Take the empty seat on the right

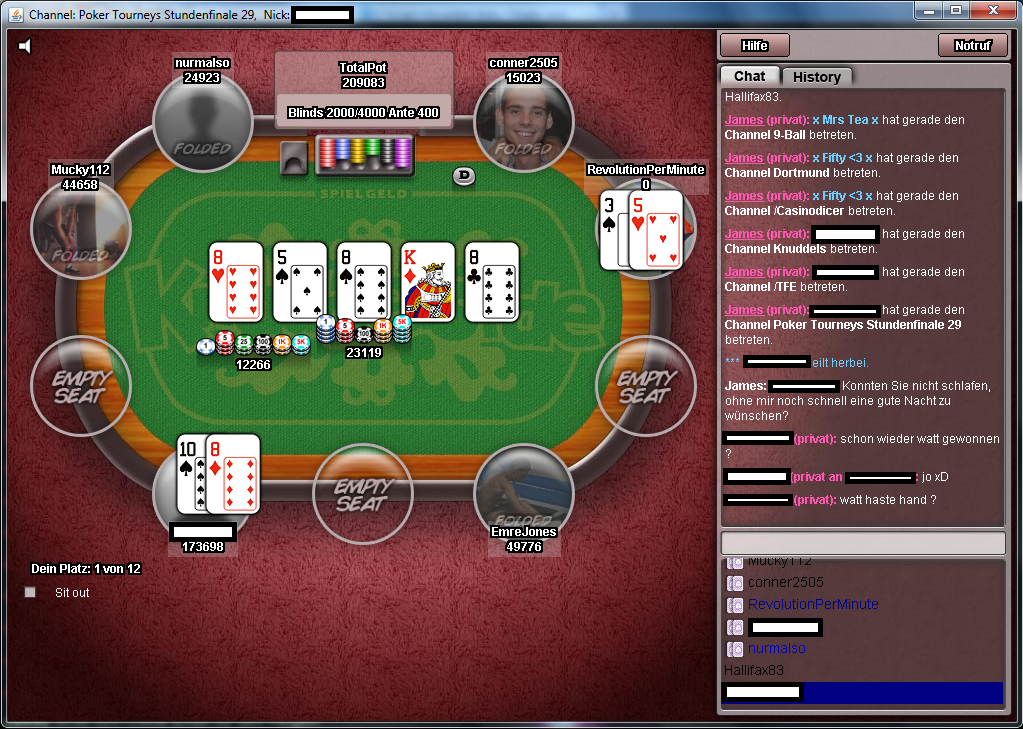(645, 385)
